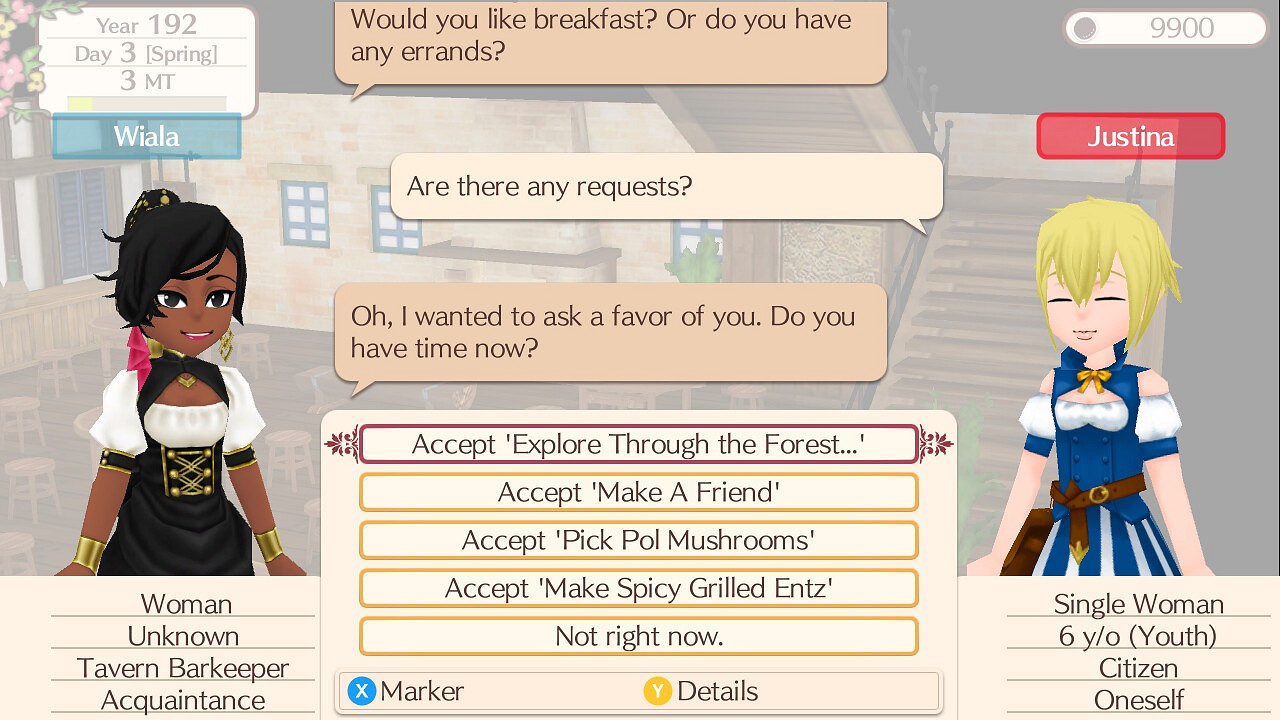
Task: Click the 'Oneself' label under Justina
Action: 1139,700
